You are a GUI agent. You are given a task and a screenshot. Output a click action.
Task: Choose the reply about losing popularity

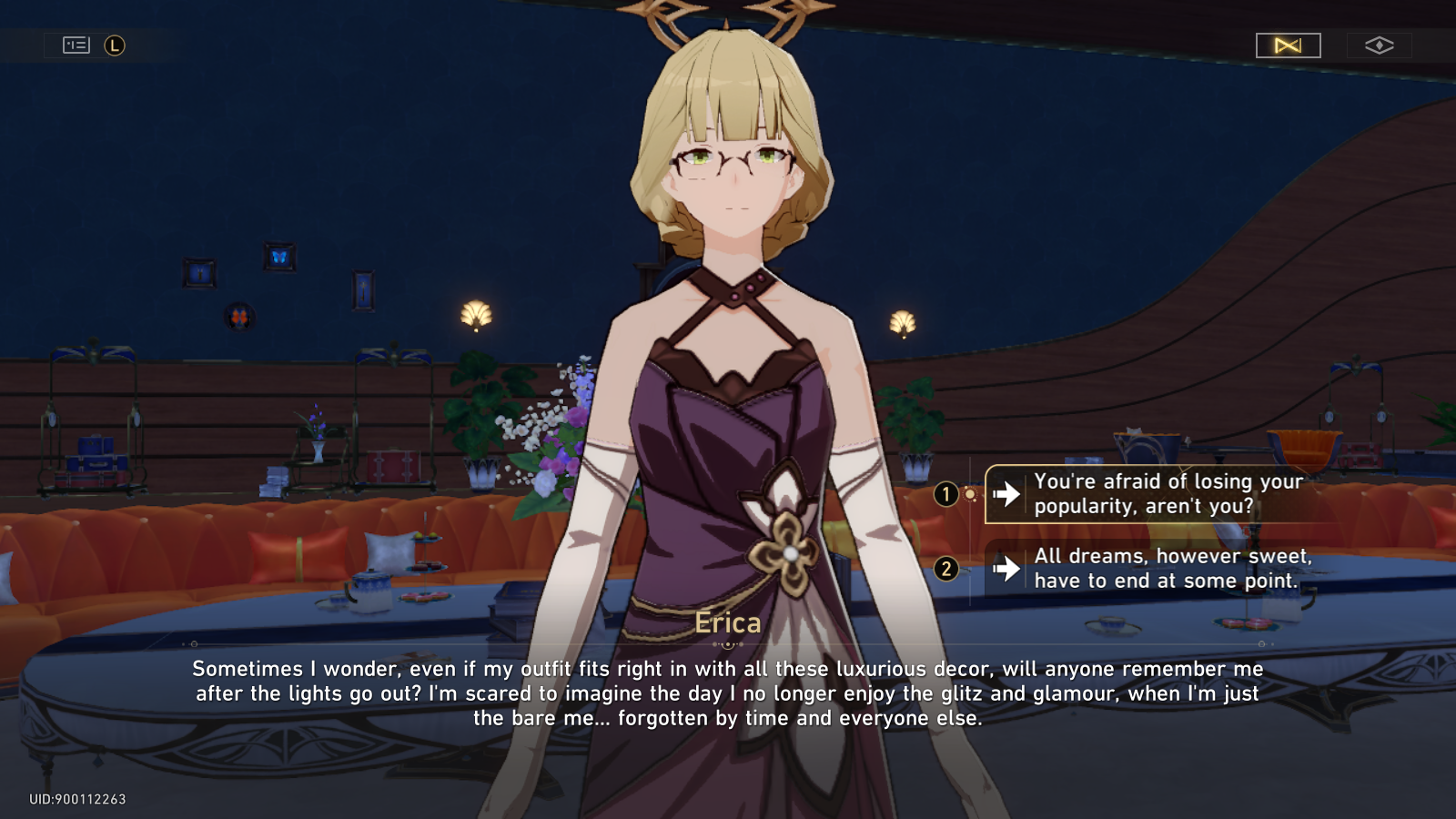1165,494
